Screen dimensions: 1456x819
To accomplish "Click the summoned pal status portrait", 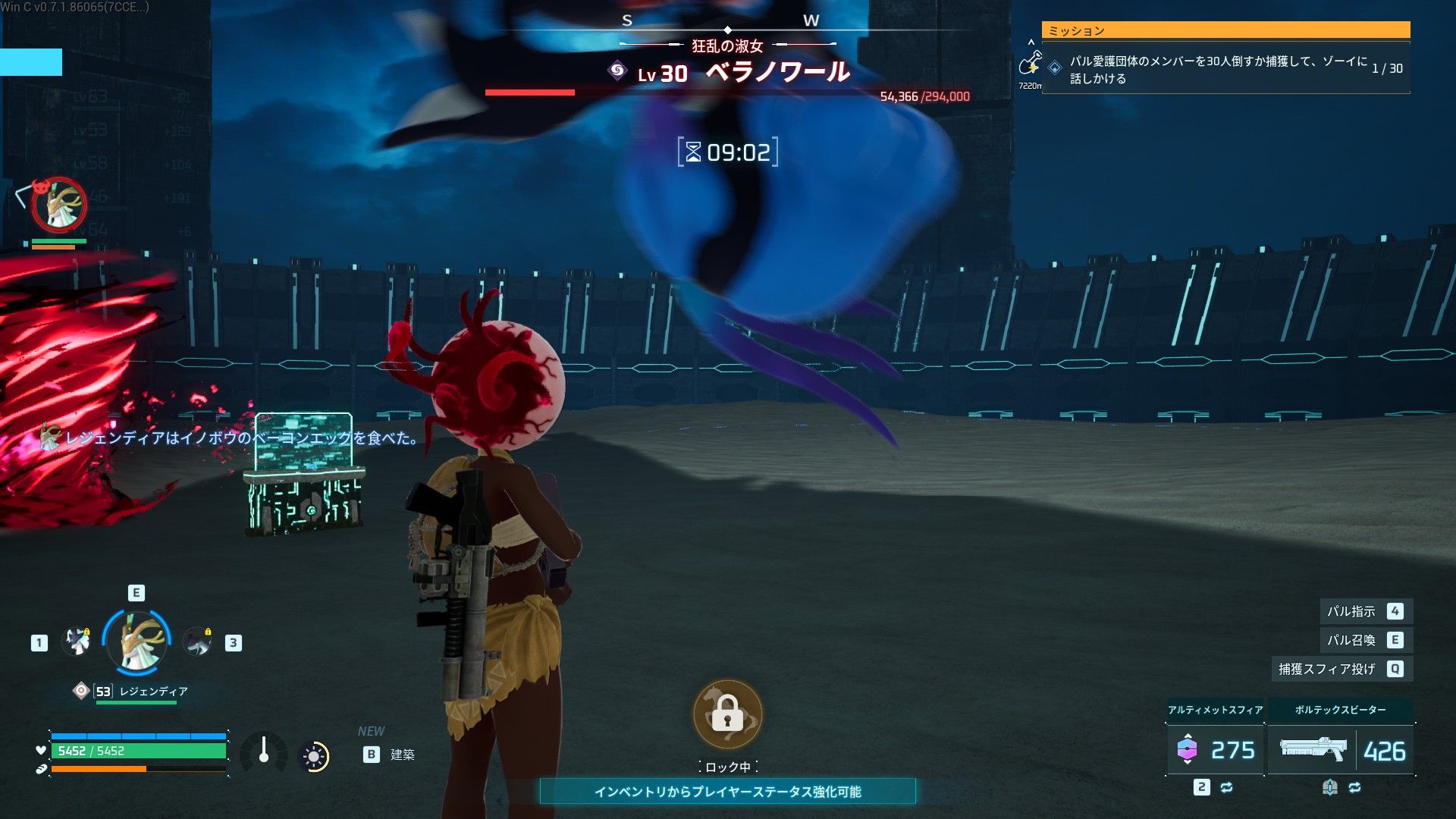I will pyautogui.click(x=59, y=205).
